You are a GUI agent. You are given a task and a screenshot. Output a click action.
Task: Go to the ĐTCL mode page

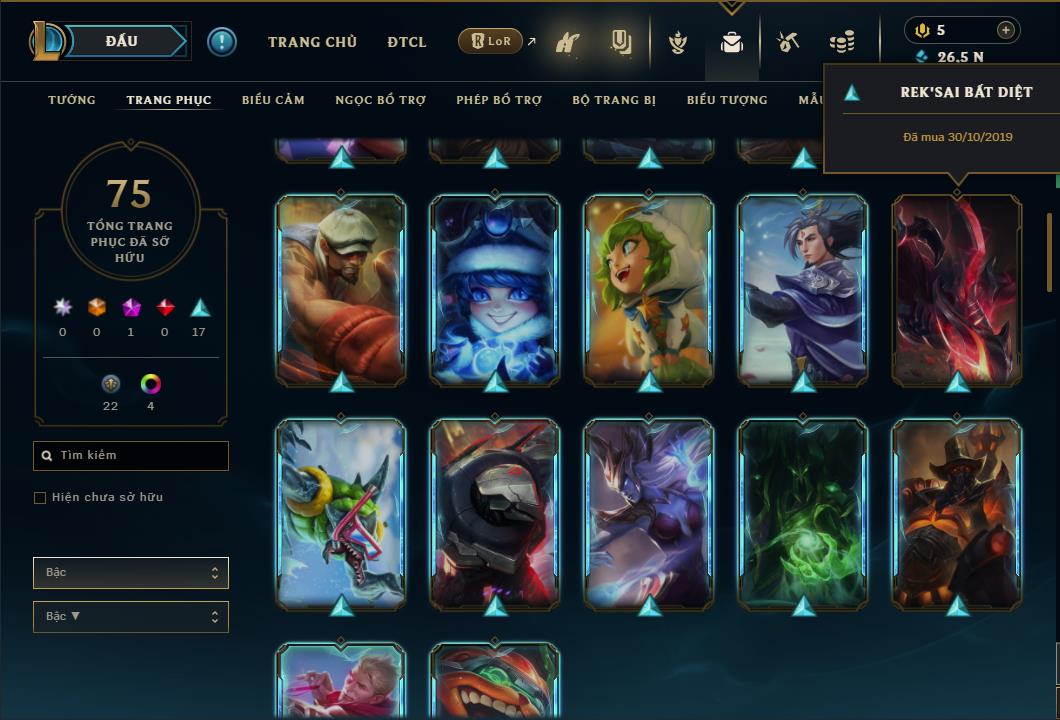407,42
